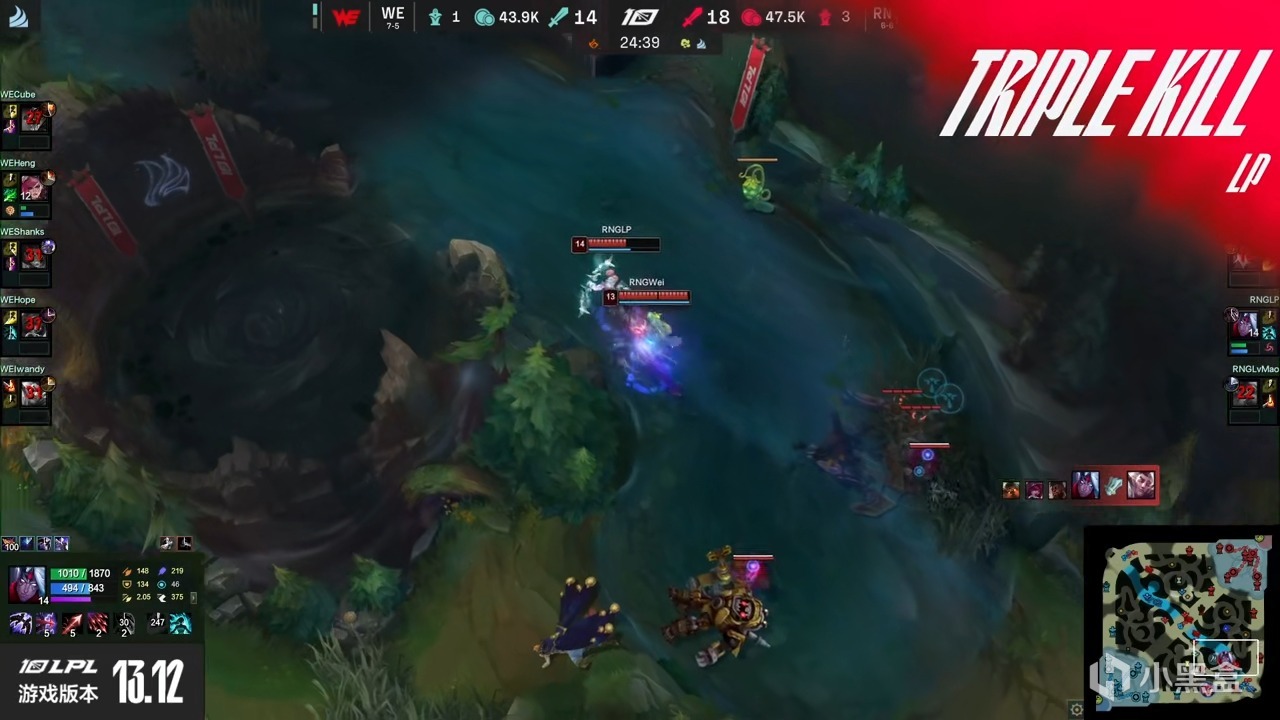Viewport: 1280px width, 720px height.
Task: Click the teal sword icon showing 14 kills
Action: click(x=557, y=17)
